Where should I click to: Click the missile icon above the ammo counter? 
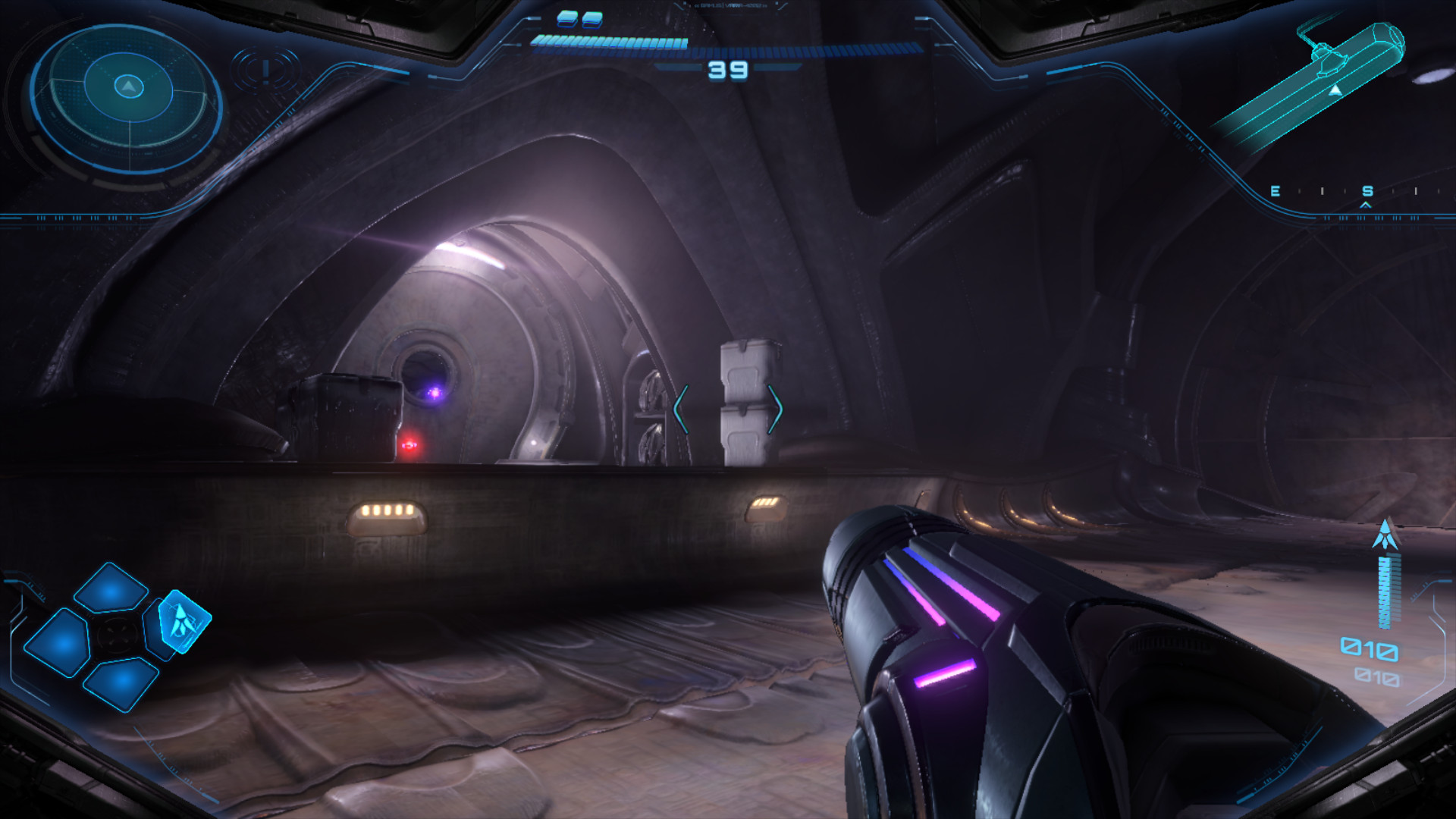coord(1385,533)
